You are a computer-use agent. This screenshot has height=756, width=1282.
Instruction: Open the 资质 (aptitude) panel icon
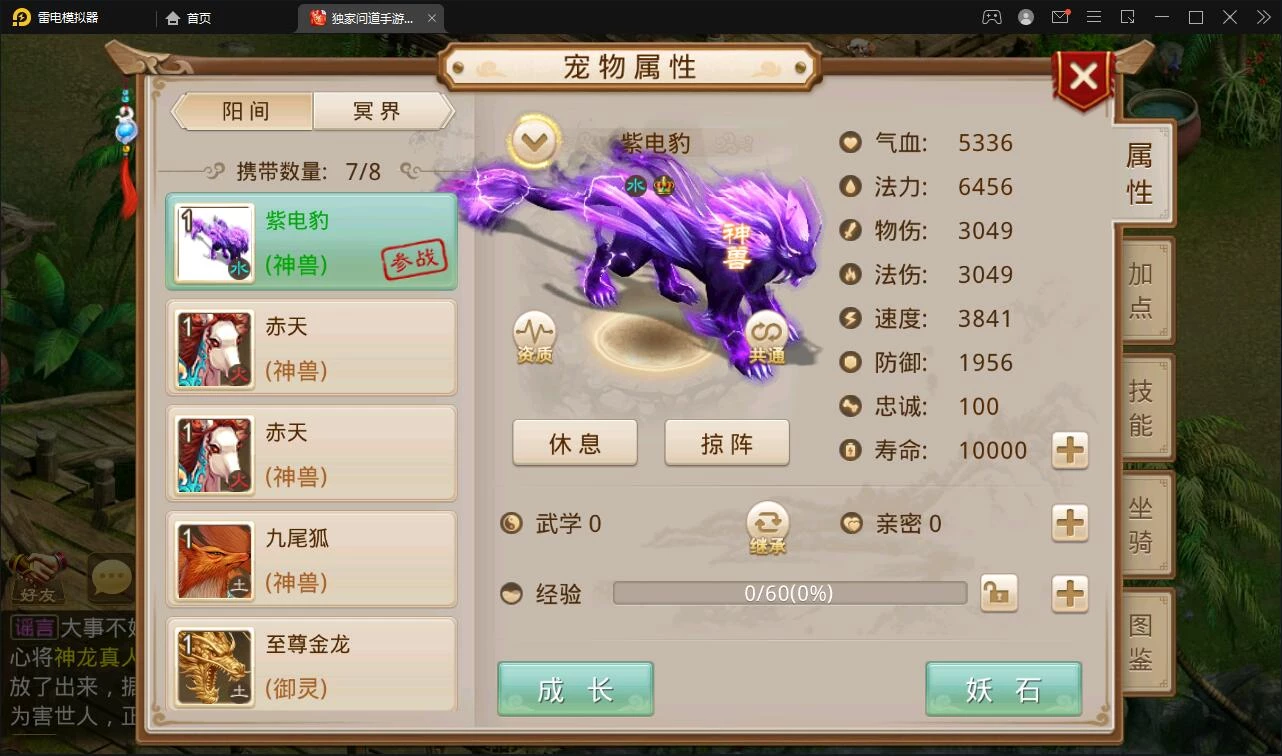coord(533,337)
